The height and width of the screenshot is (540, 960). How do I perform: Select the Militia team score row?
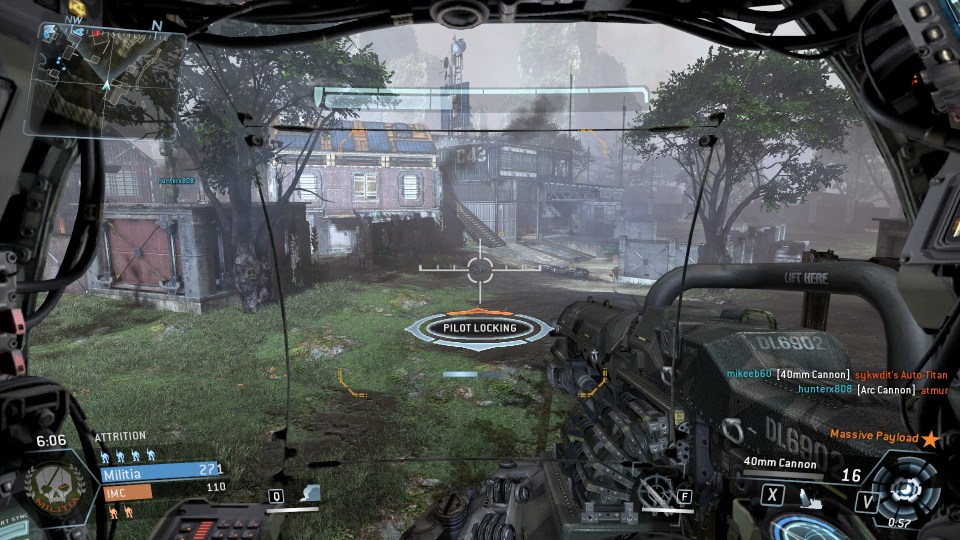161,471
